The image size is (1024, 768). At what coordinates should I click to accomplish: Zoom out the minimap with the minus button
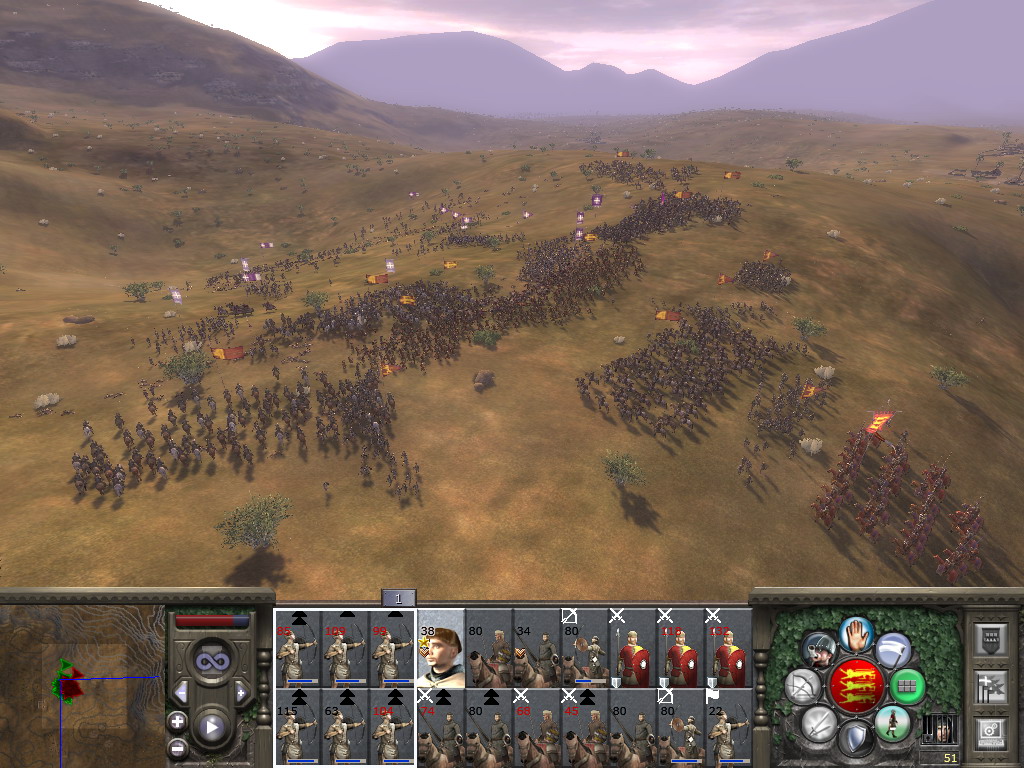(x=177, y=746)
